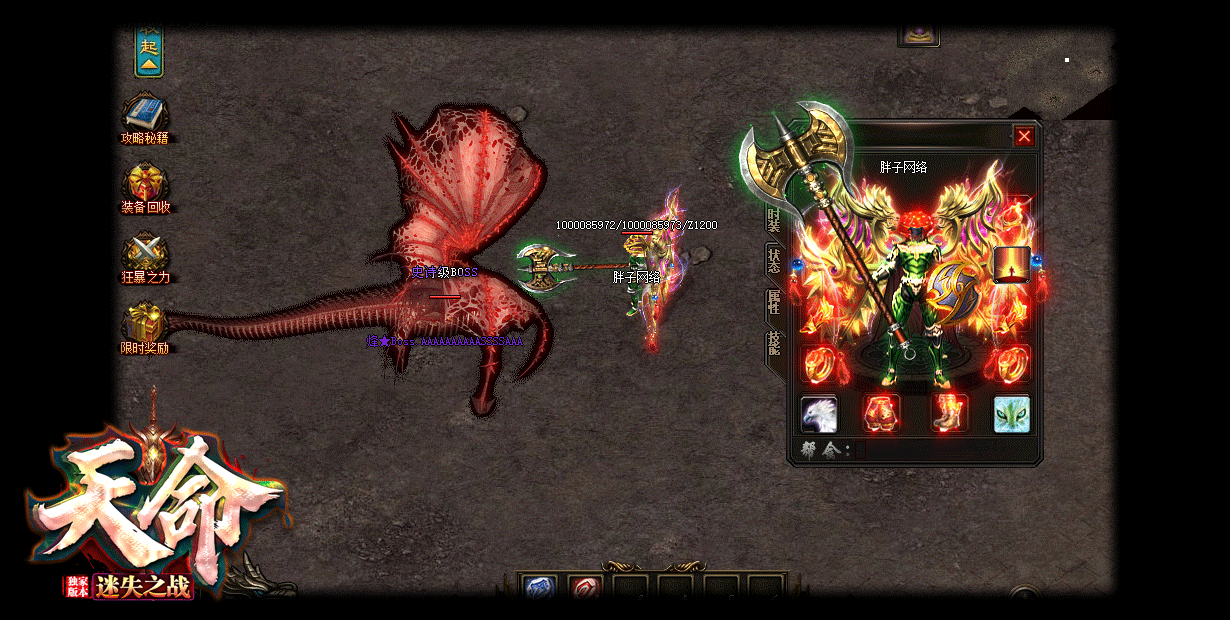Screen dimensions: 1230x620
Task: Close the character equipment panel
Action: tap(1024, 137)
